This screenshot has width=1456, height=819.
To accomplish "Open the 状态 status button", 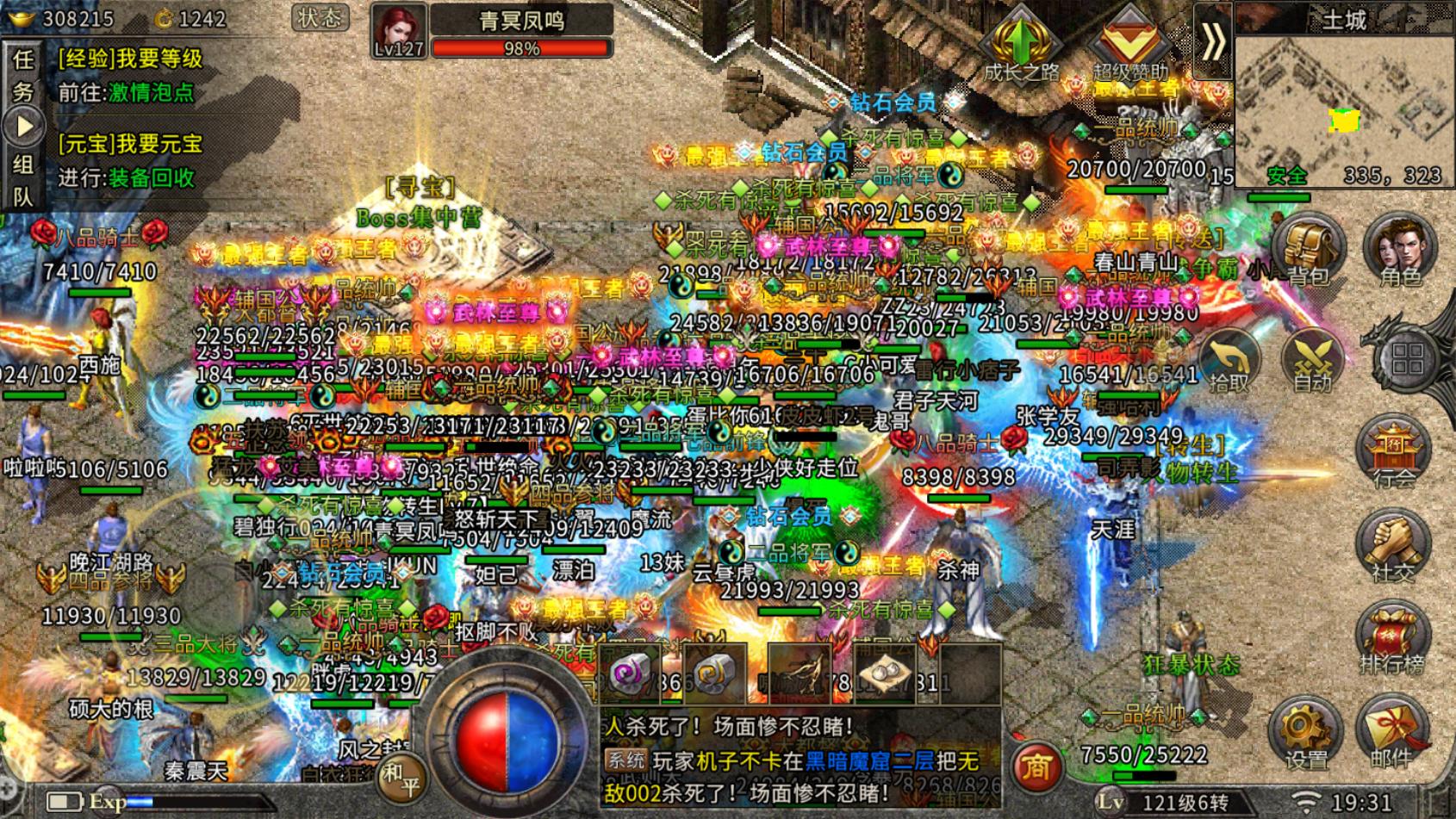I will point(320,17).
